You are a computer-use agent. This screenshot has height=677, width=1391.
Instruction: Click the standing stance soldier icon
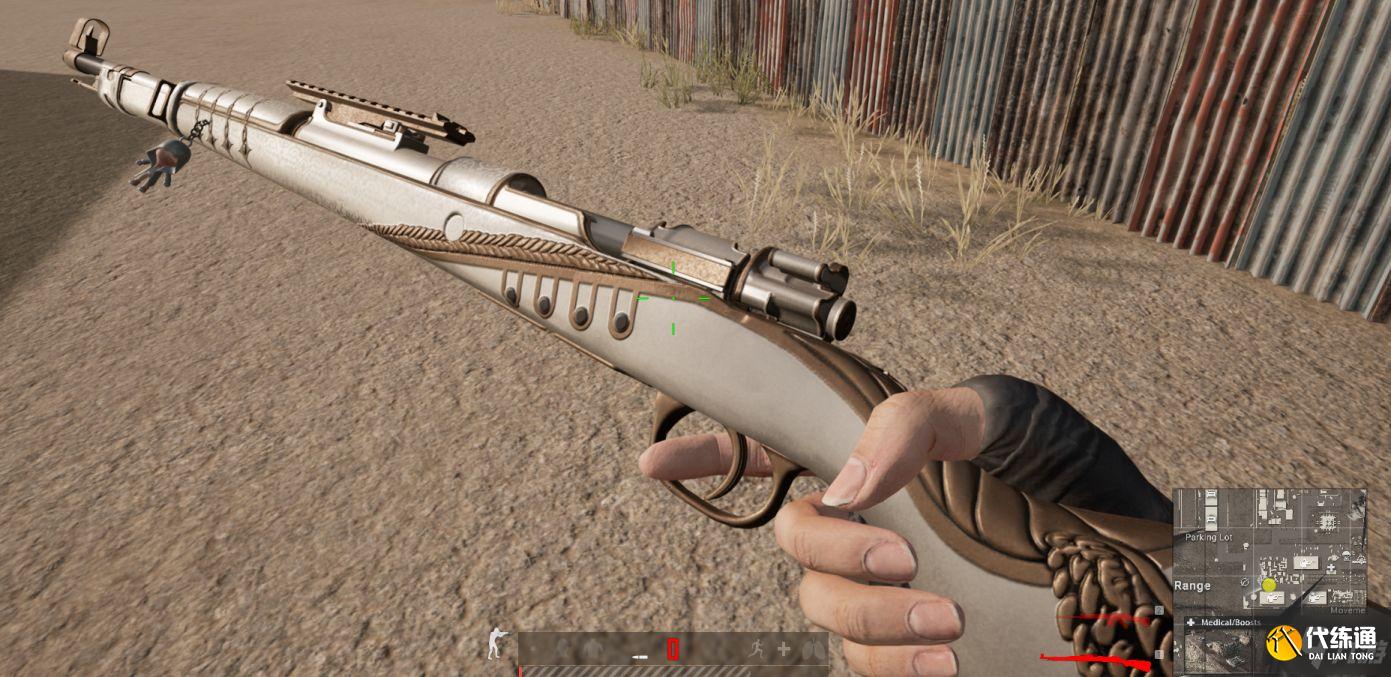pos(496,643)
